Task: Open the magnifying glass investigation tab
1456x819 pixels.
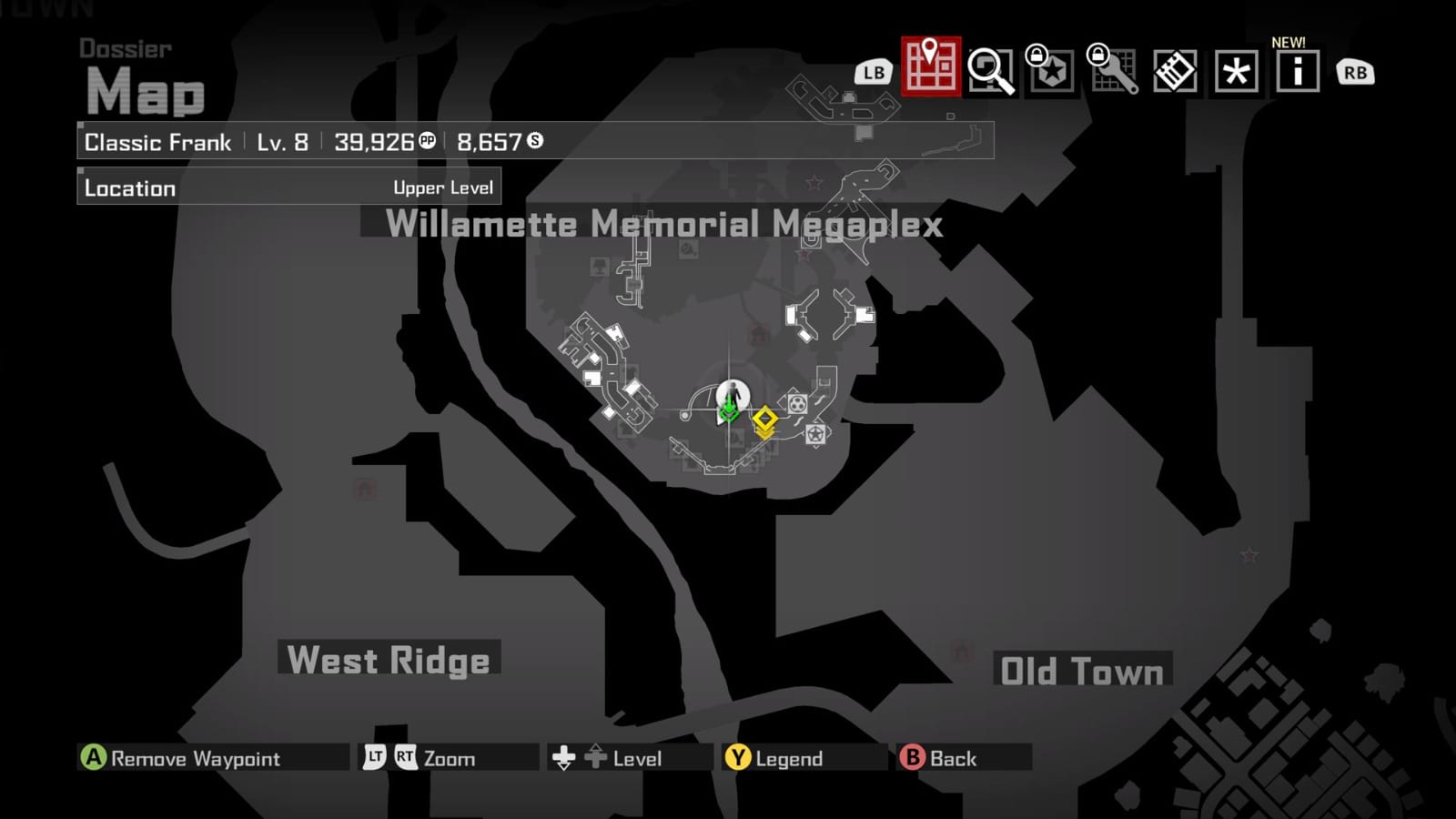Action: click(990, 70)
